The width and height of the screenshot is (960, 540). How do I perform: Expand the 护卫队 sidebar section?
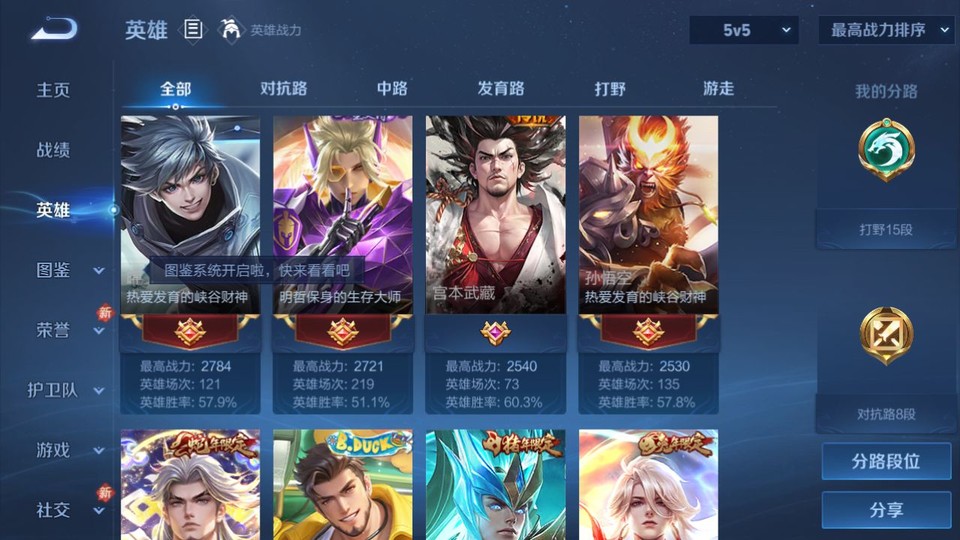click(x=66, y=390)
